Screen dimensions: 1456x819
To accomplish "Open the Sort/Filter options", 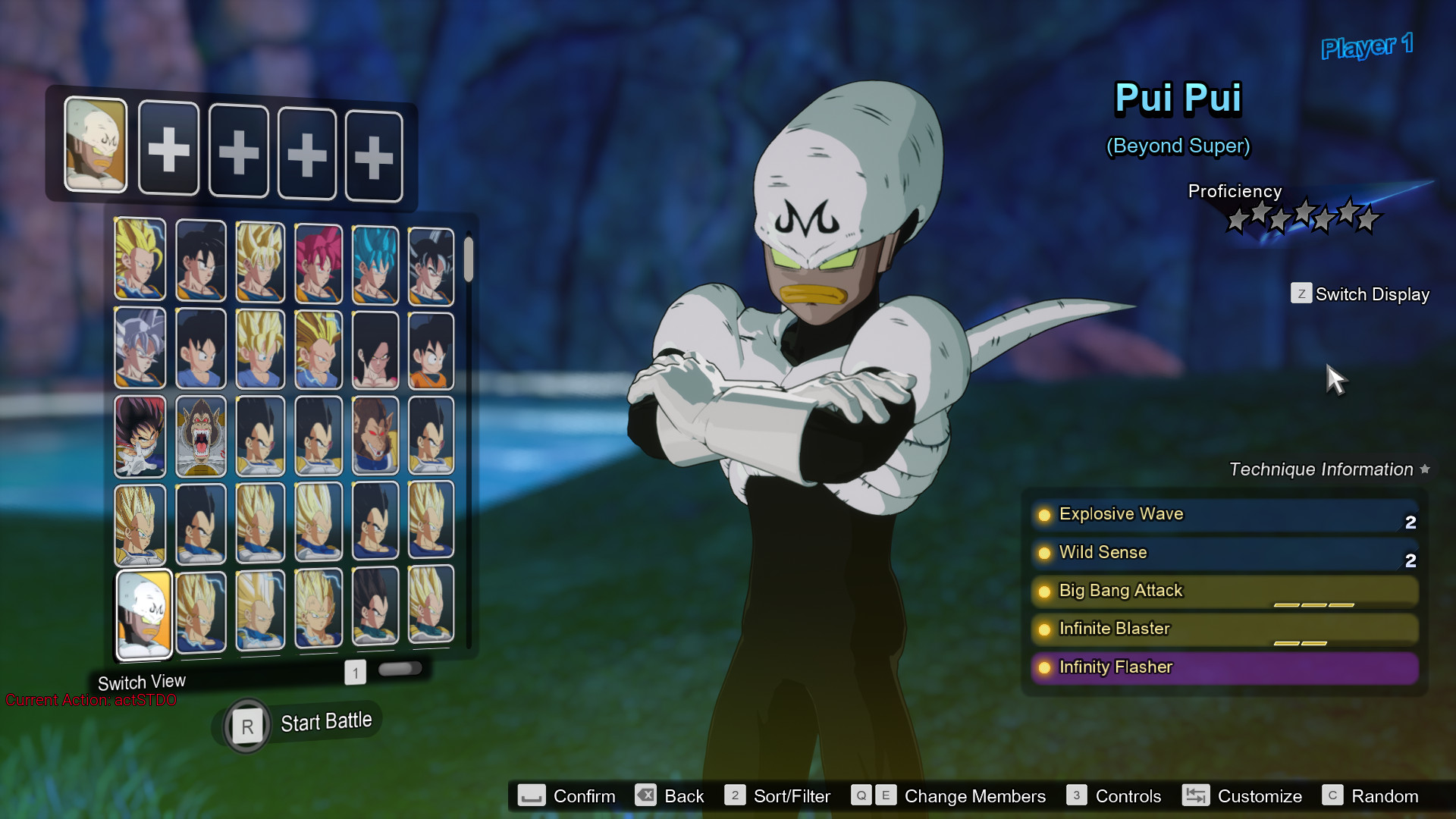I will pyautogui.click(x=735, y=795).
